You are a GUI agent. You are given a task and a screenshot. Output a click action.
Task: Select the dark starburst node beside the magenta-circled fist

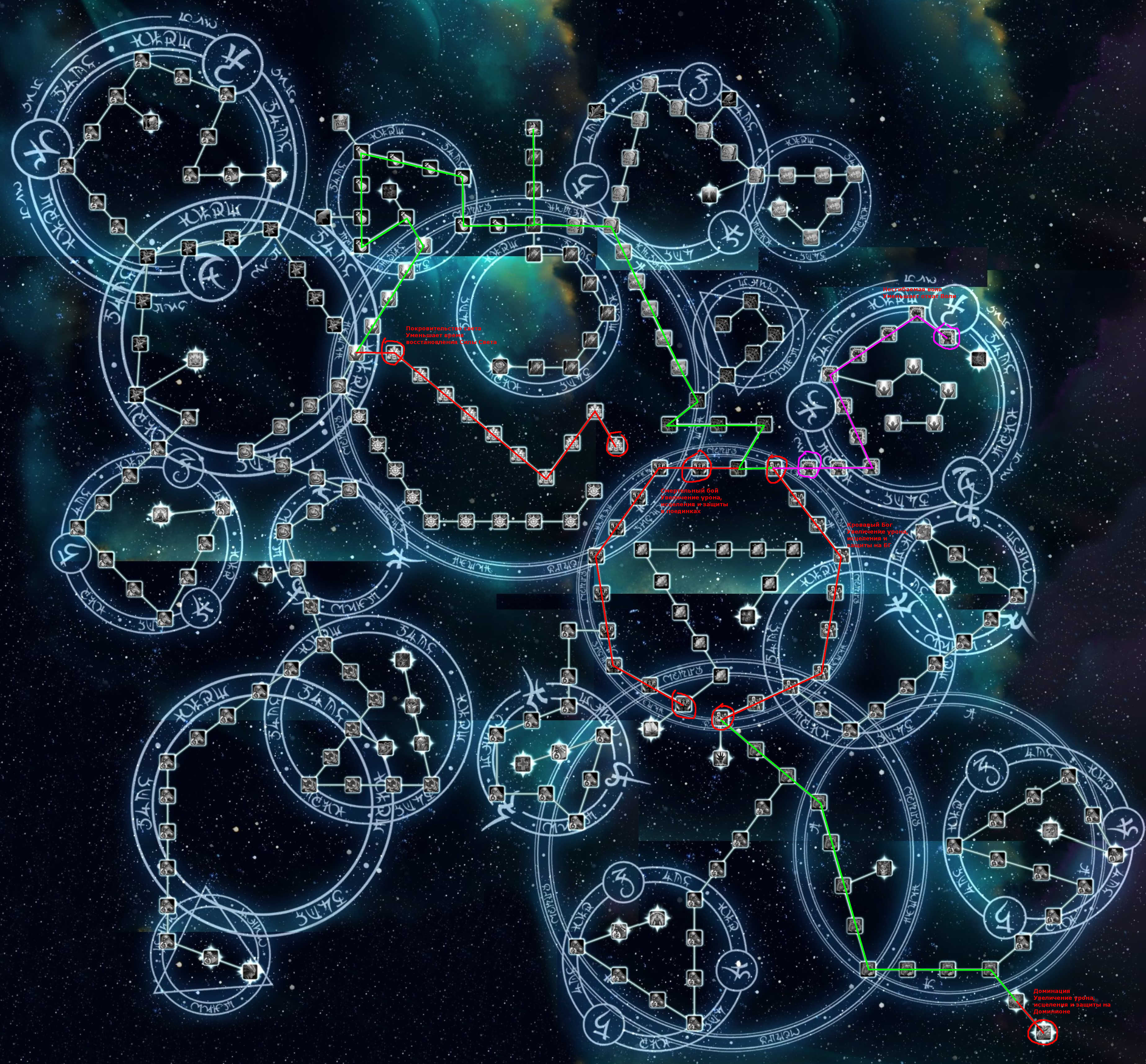978,360
